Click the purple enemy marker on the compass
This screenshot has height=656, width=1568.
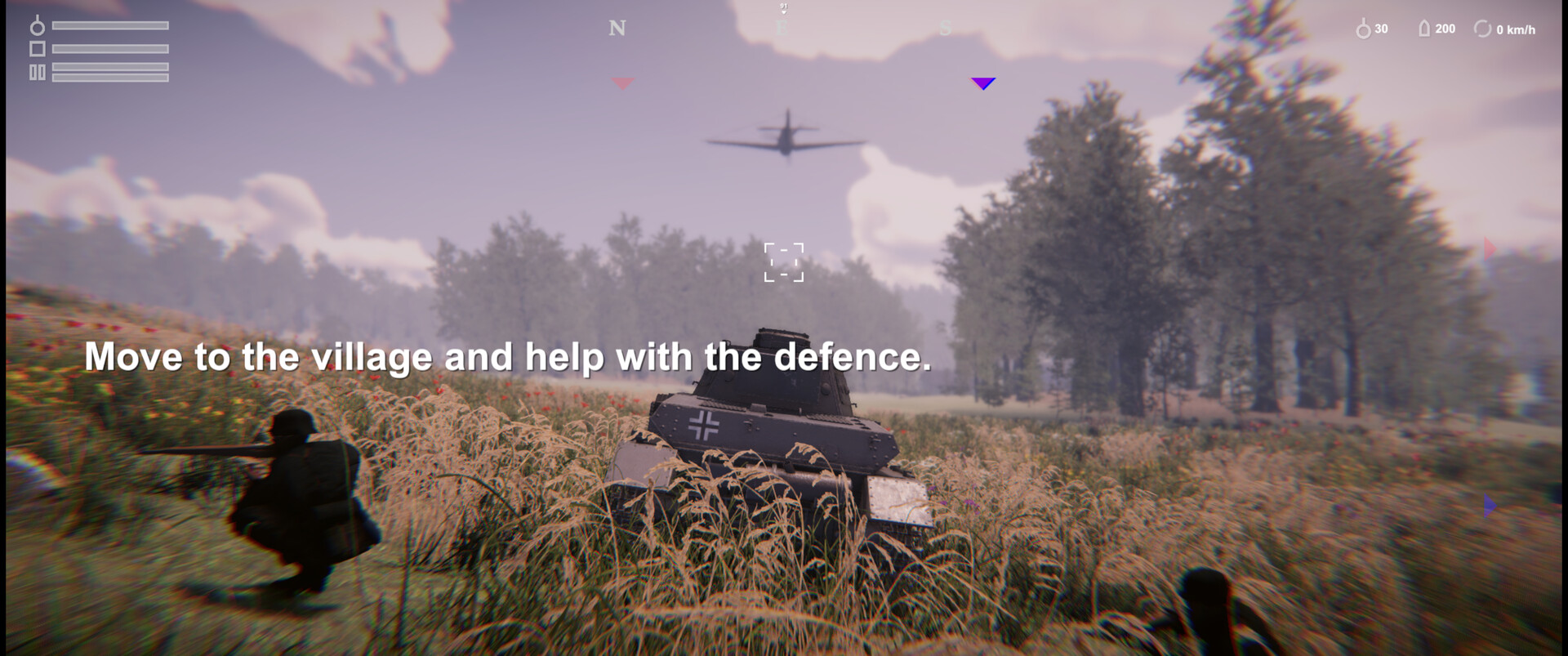(982, 83)
